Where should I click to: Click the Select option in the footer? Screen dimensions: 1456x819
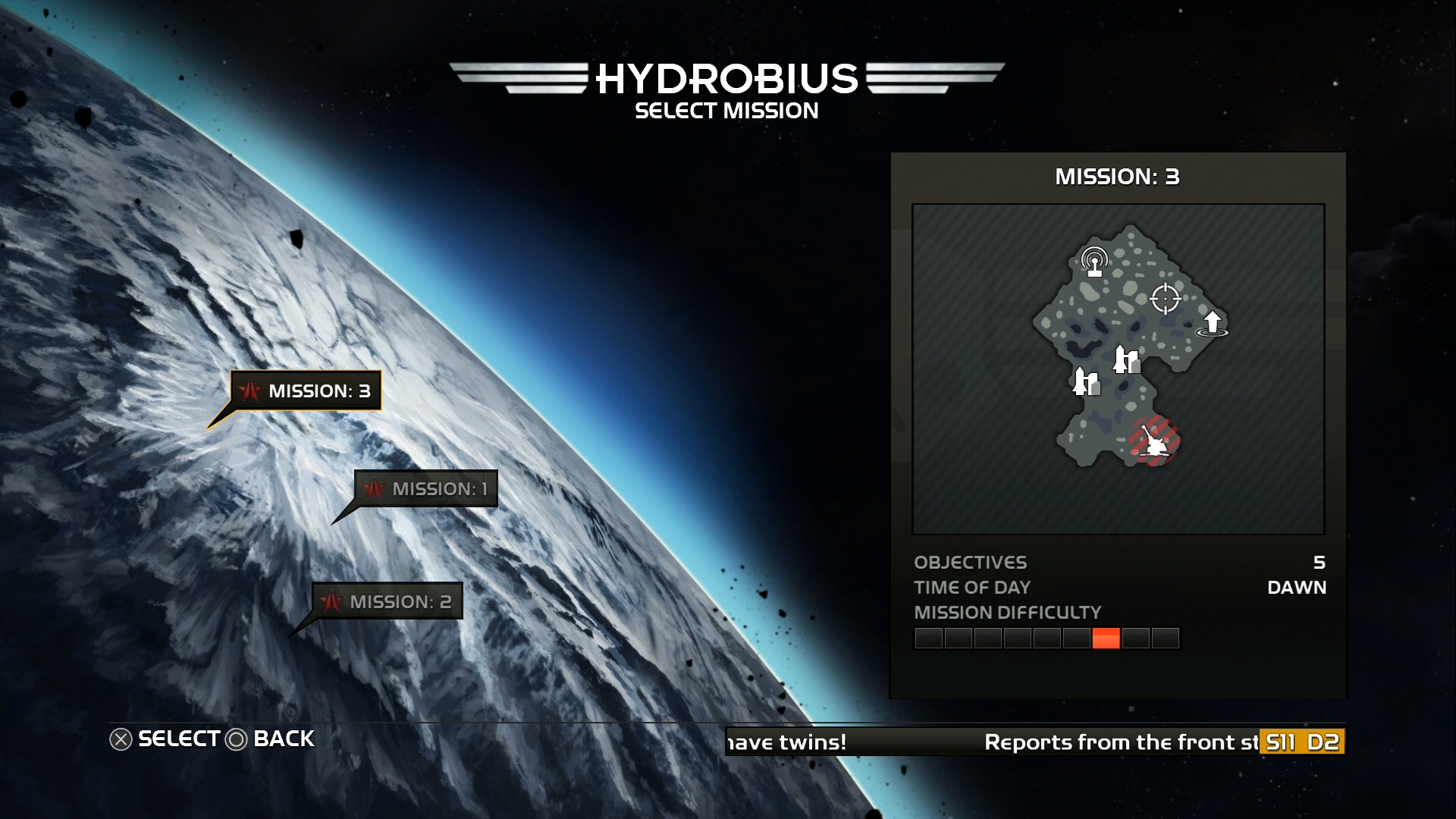tap(165, 739)
